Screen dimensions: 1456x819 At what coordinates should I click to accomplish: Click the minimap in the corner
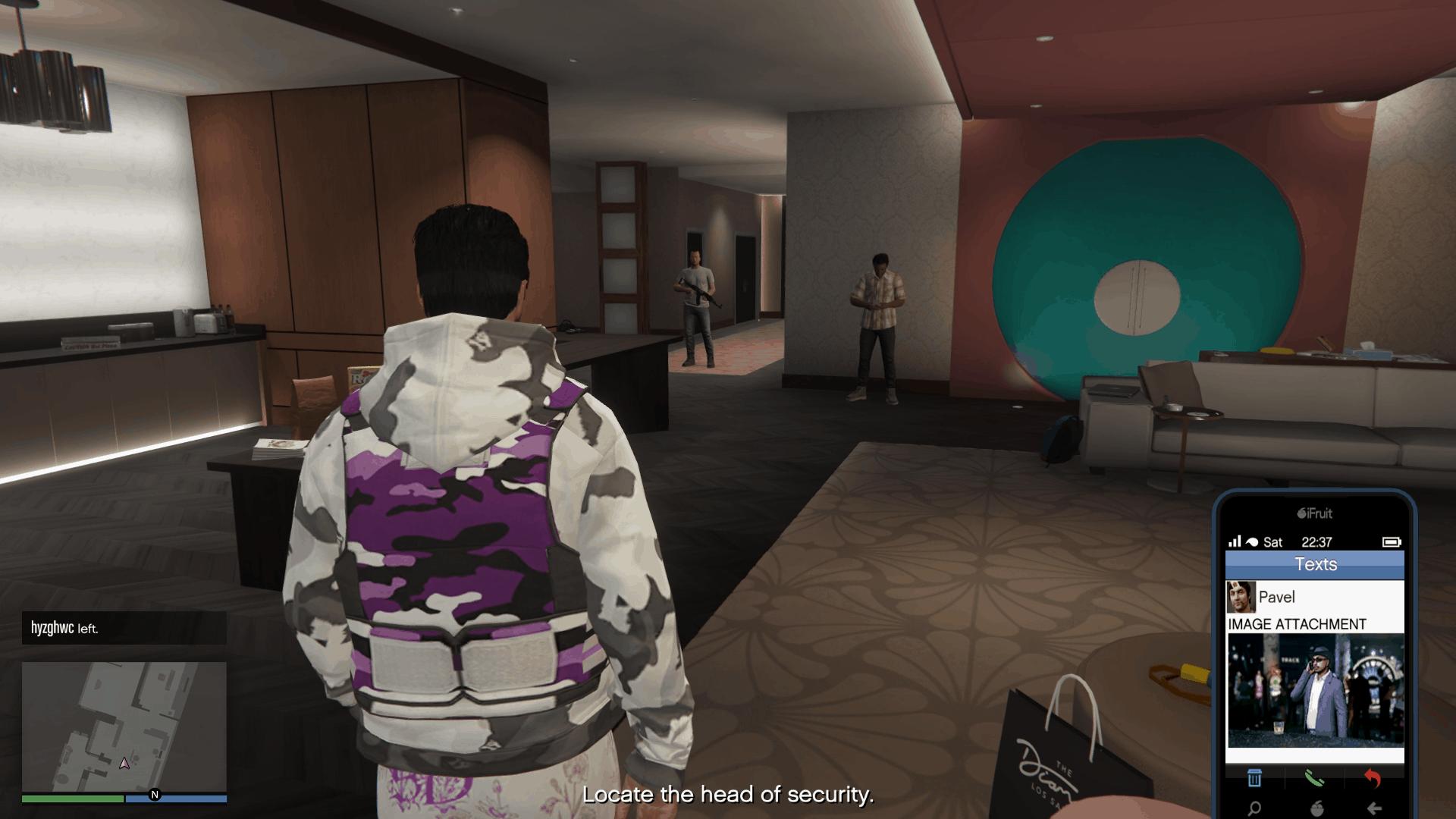pos(124,726)
